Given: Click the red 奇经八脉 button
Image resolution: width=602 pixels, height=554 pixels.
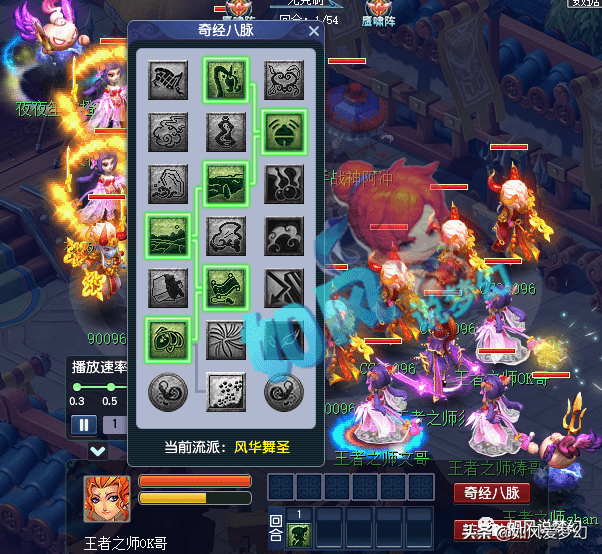Looking at the screenshot, I should click(491, 492).
